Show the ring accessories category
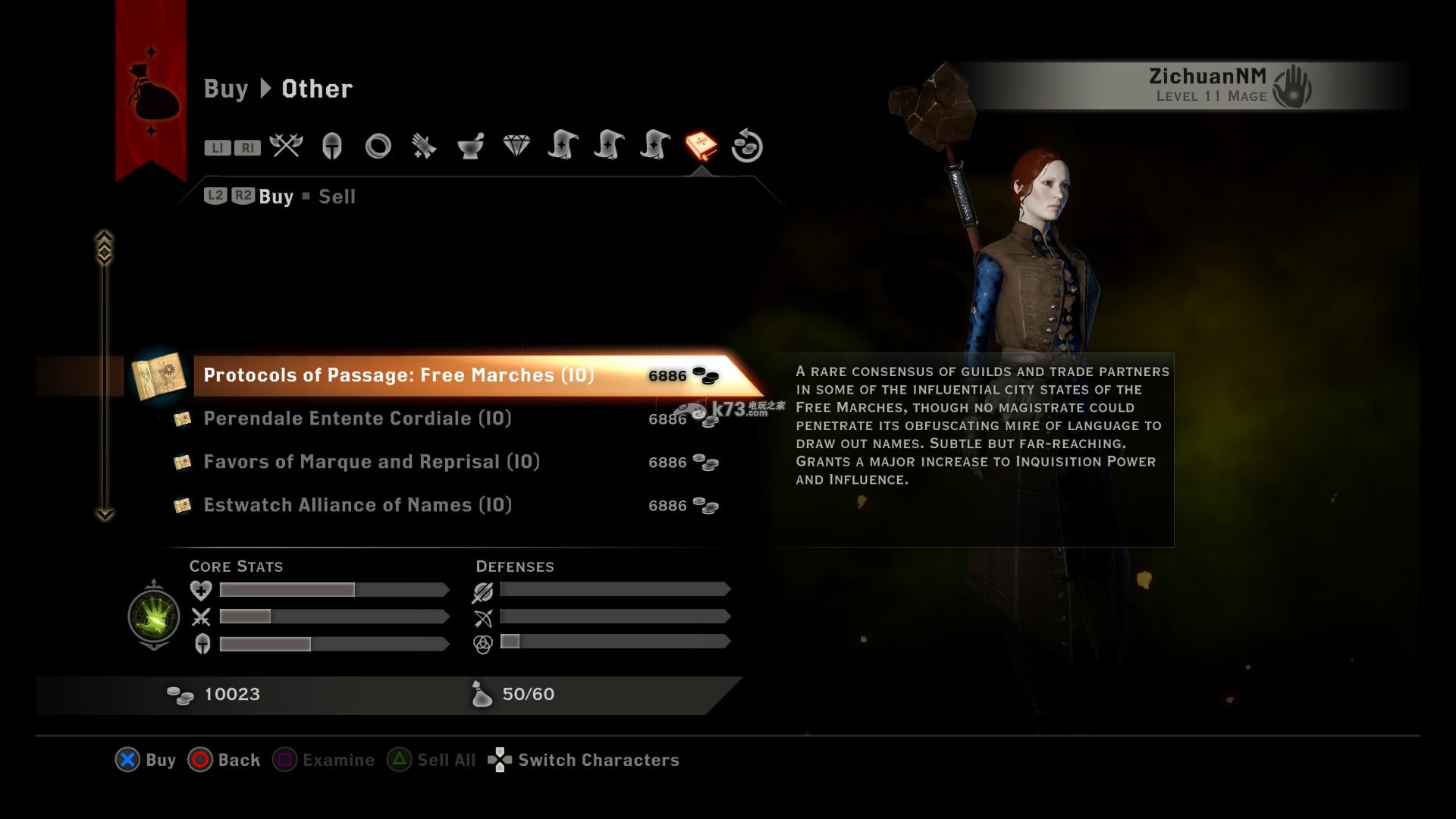Screen dimensions: 1456x819 378,146
